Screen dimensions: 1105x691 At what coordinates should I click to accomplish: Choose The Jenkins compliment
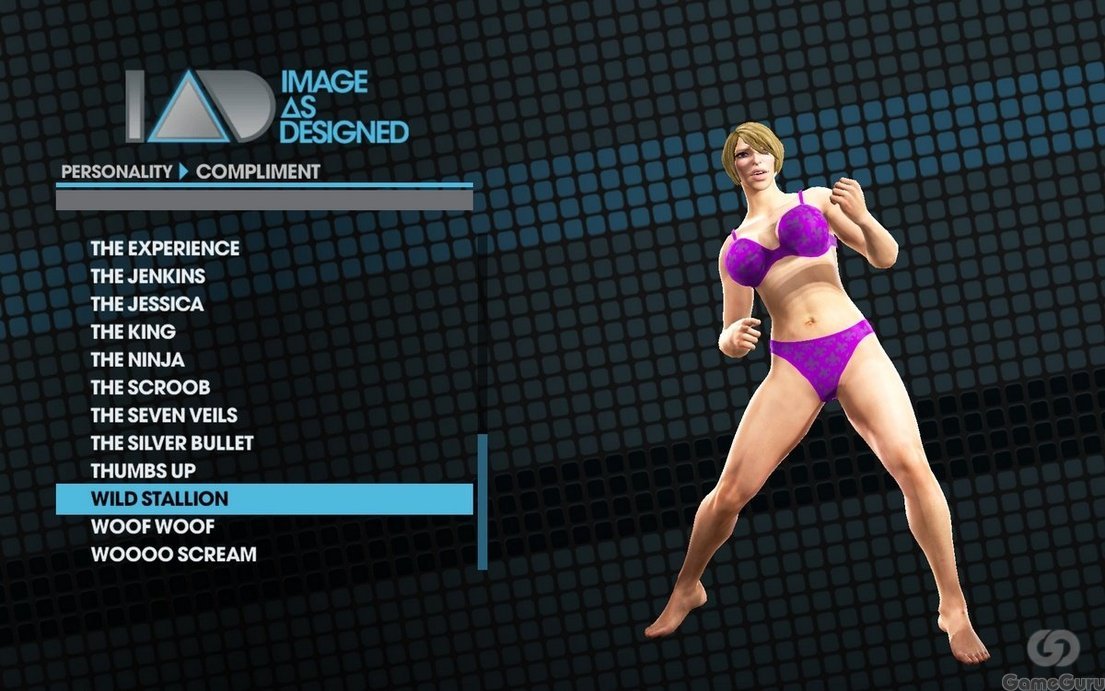148,276
